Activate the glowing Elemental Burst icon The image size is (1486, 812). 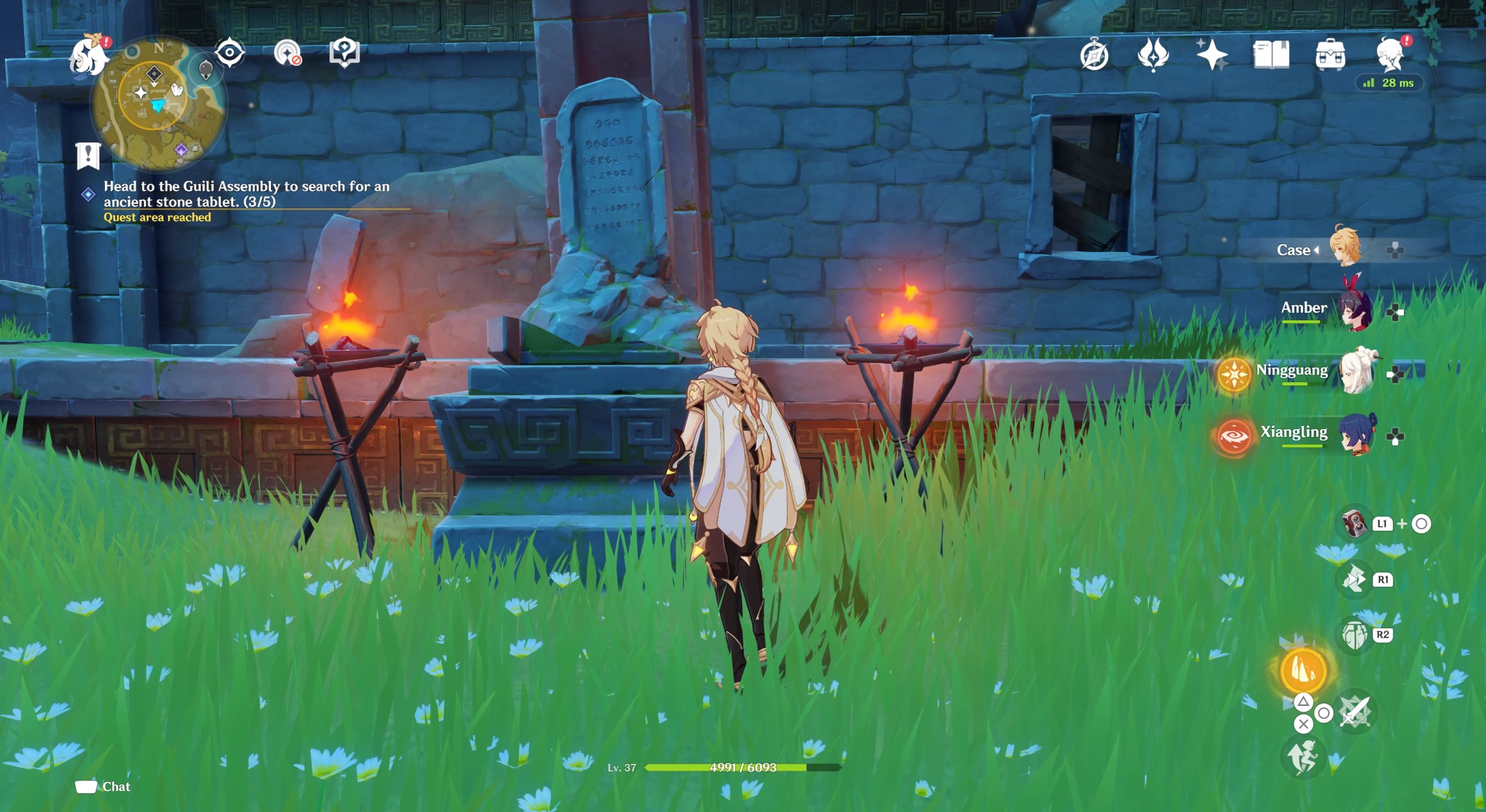tap(1303, 671)
